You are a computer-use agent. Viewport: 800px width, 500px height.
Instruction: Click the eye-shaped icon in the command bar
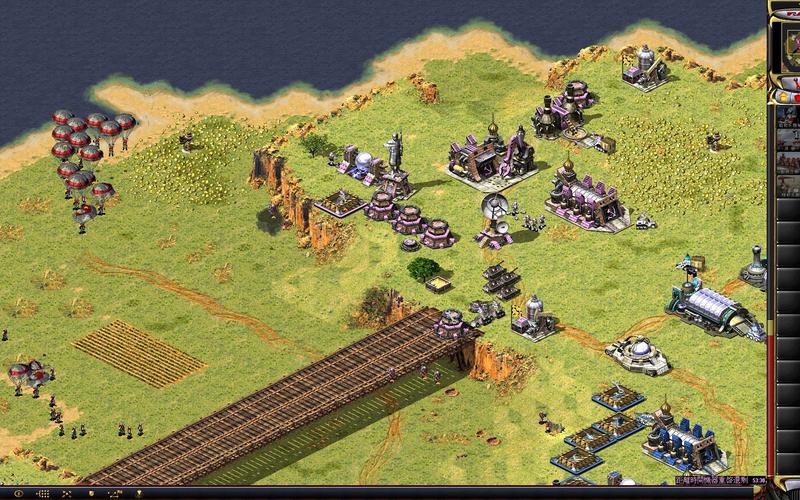19,494
